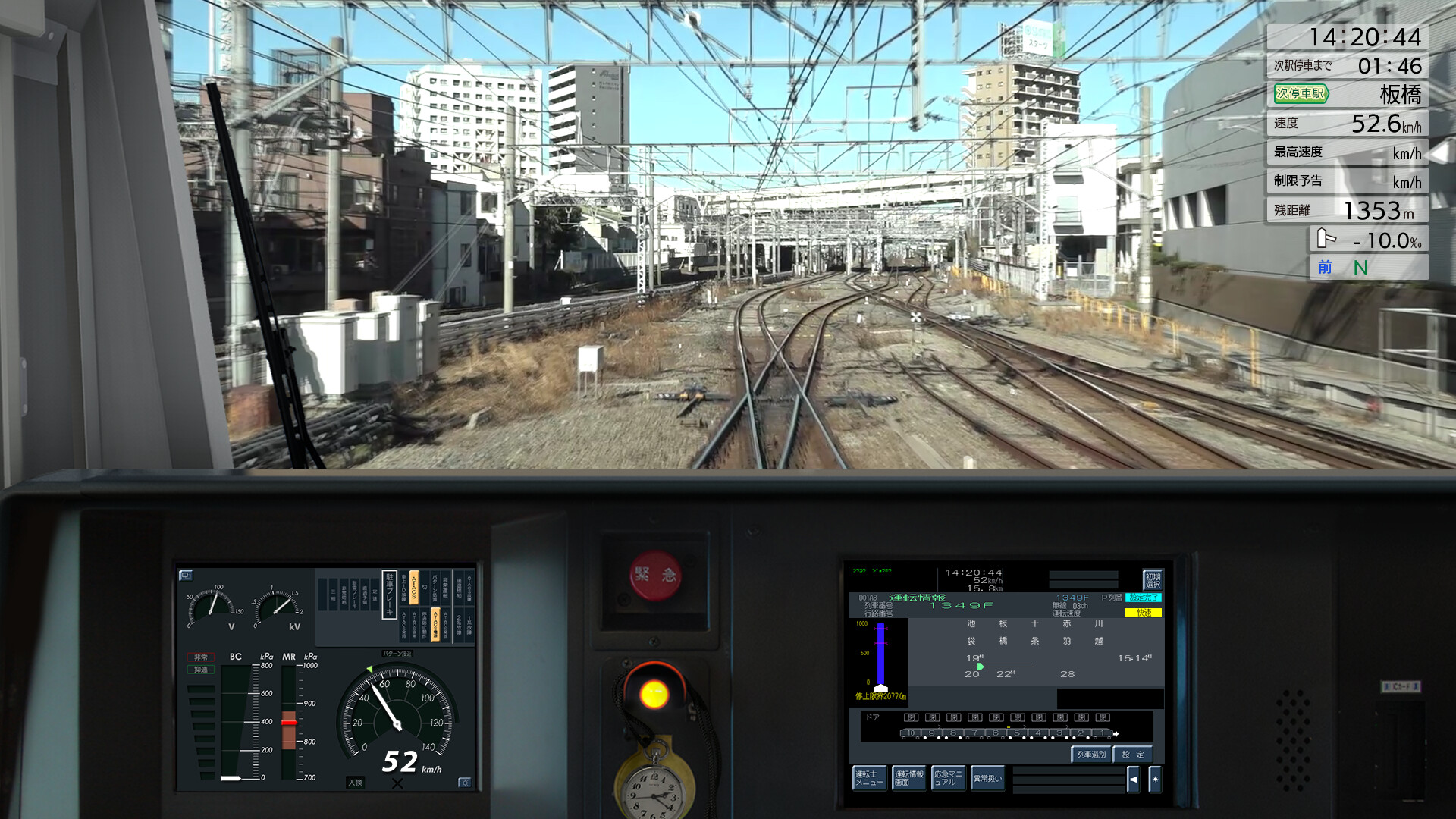Toggle the 入換 shunting mode button

(x=355, y=781)
